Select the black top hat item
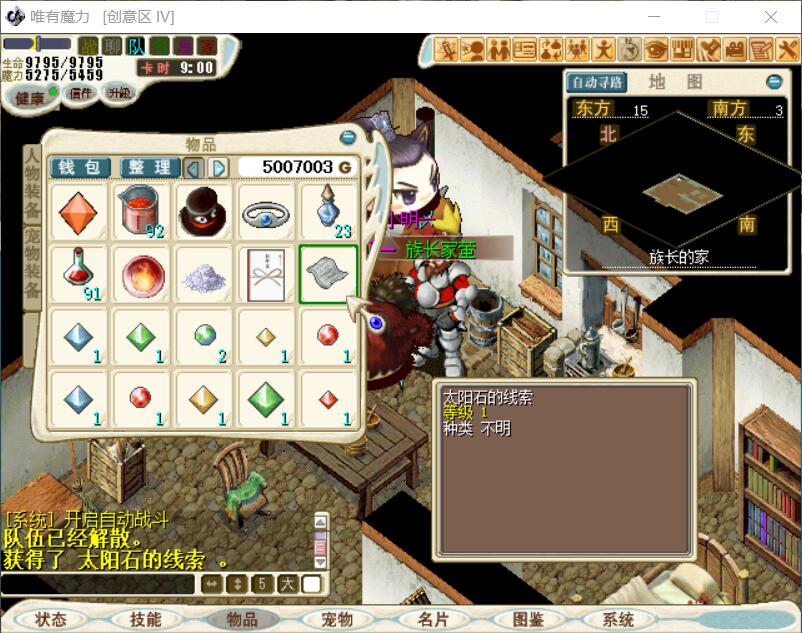 [x=203, y=211]
